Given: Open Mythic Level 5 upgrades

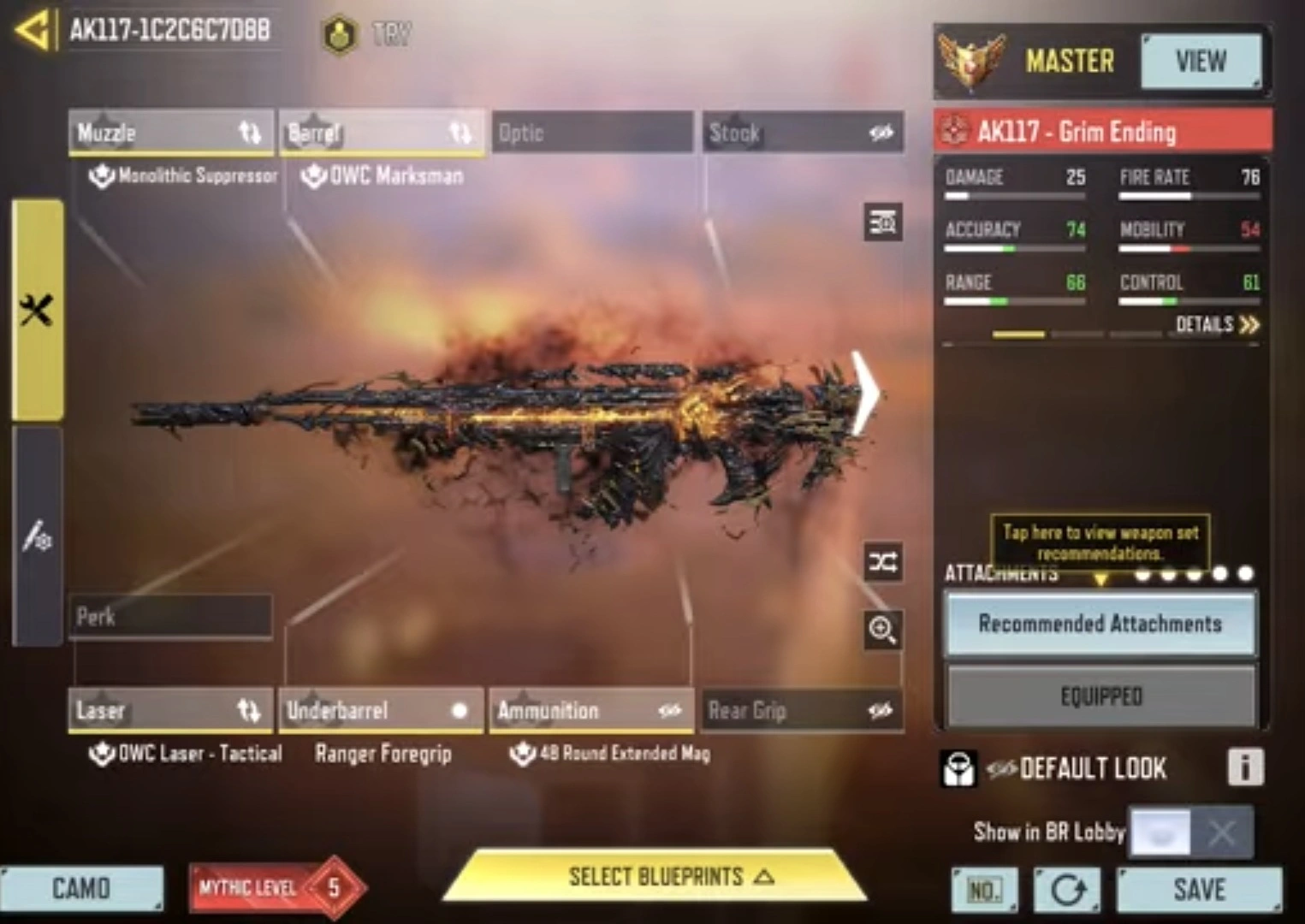Looking at the screenshot, I should [x=276, y=888].
